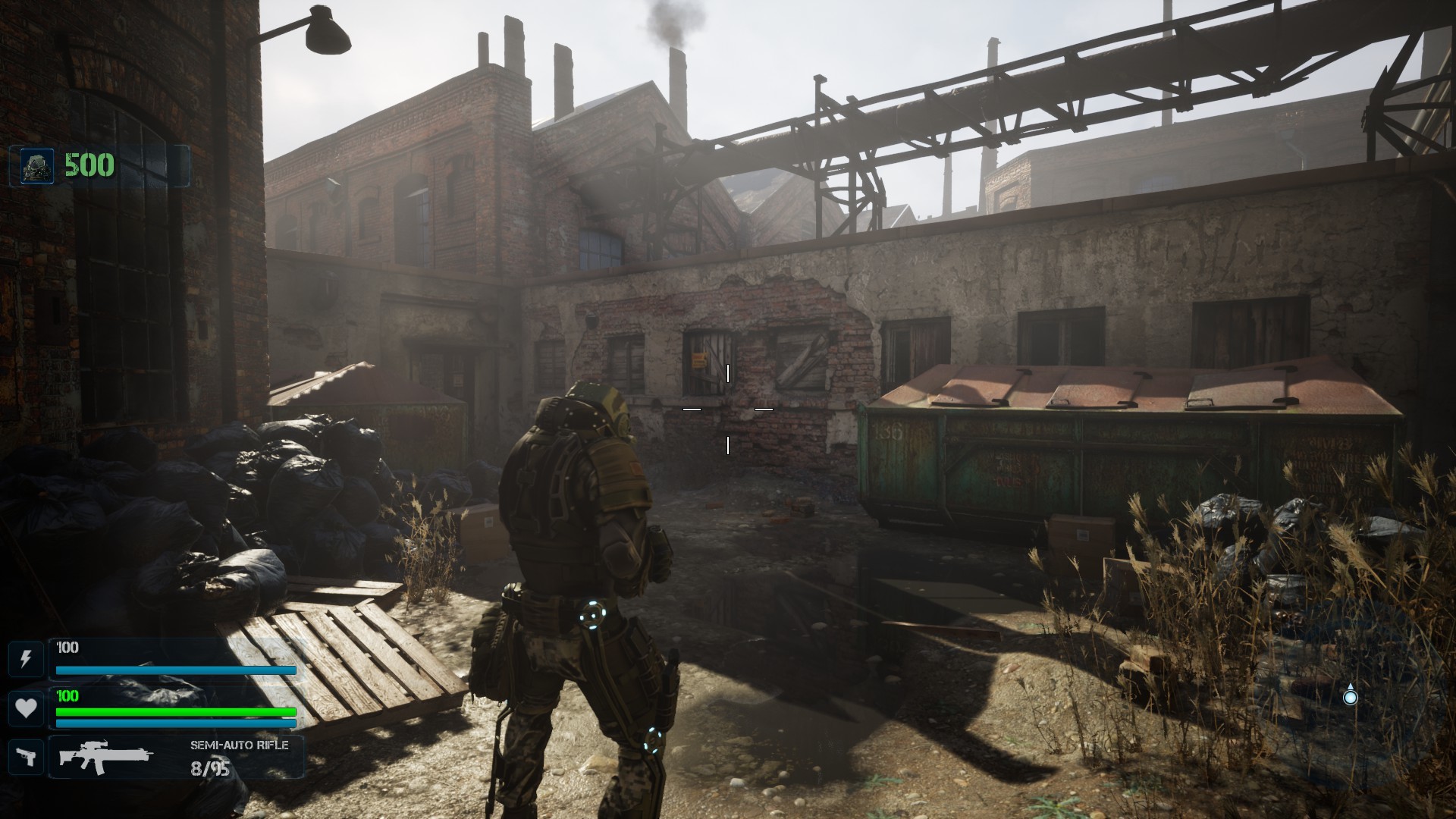Click the crosshair reticle at screen center
1456x819 pixels.
tap(729, 409)
